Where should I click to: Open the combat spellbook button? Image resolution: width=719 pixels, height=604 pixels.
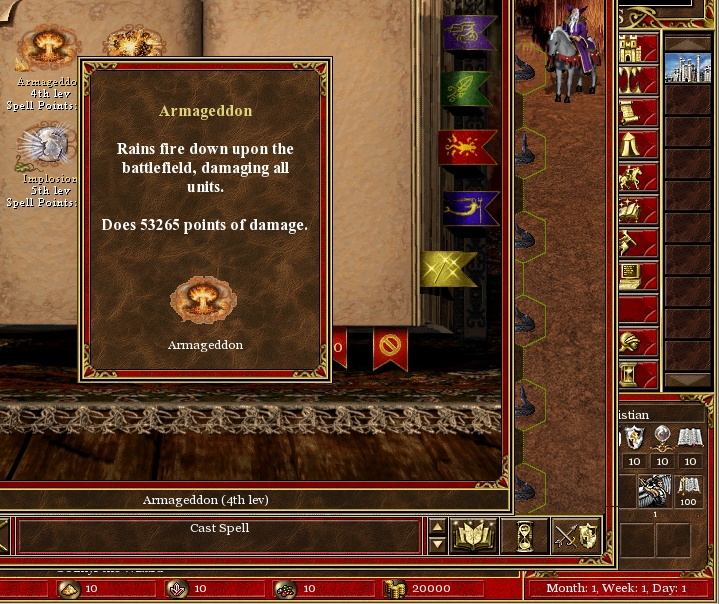click(474, 536)
